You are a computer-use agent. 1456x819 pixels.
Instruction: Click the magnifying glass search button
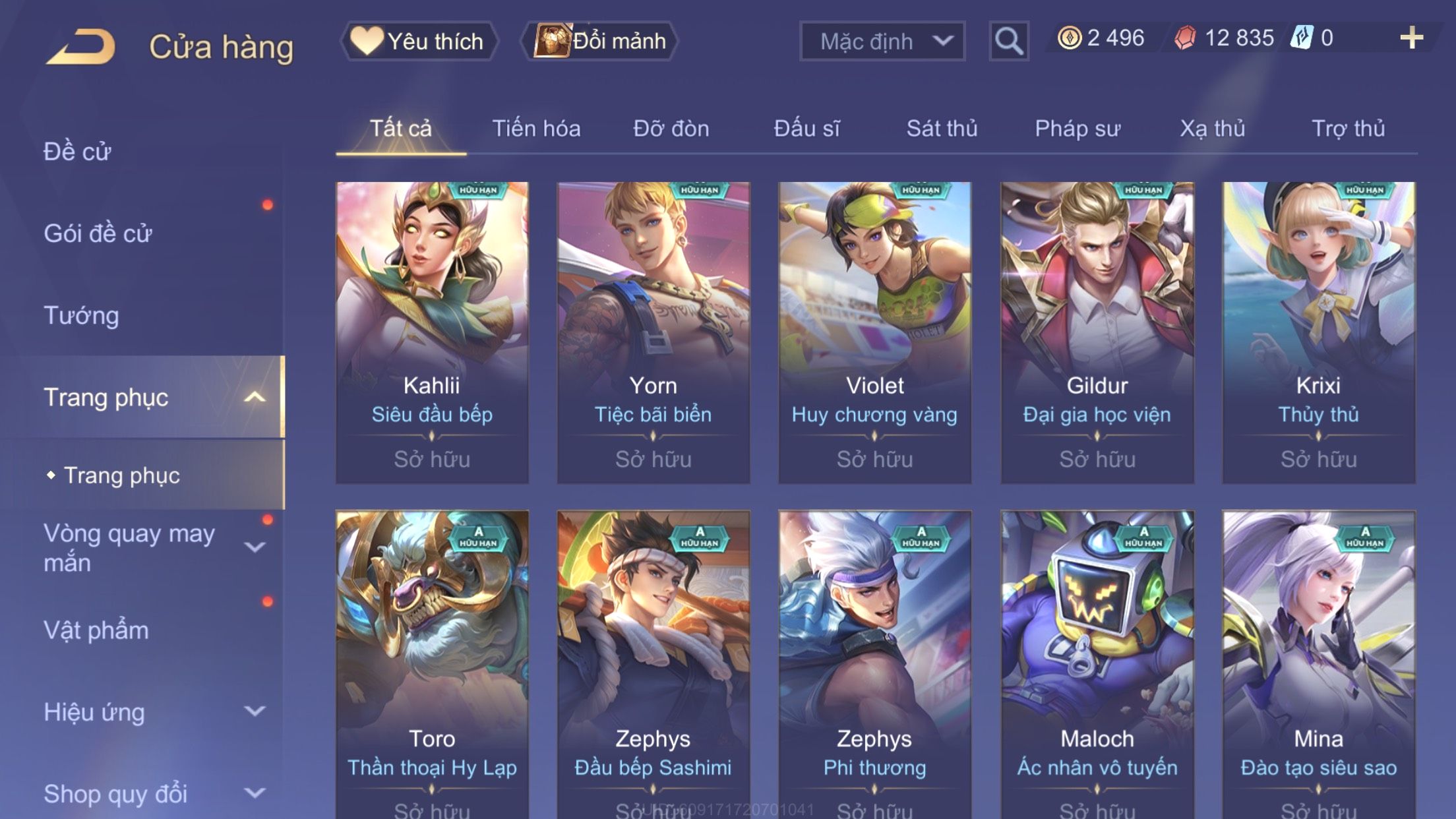click(x=1008, y=41)
